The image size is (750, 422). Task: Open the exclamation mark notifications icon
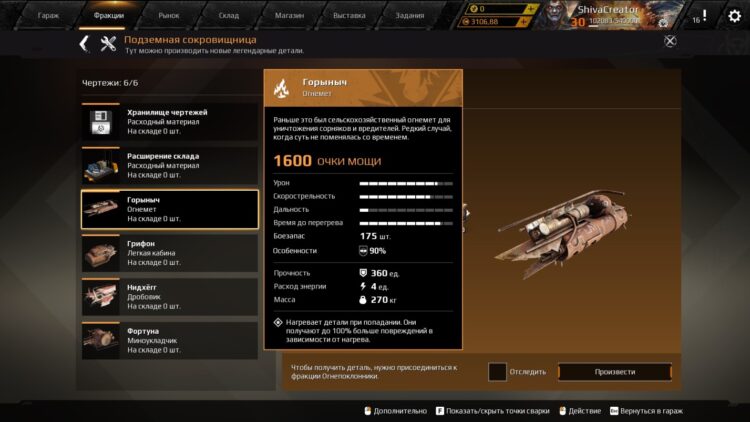704,16
